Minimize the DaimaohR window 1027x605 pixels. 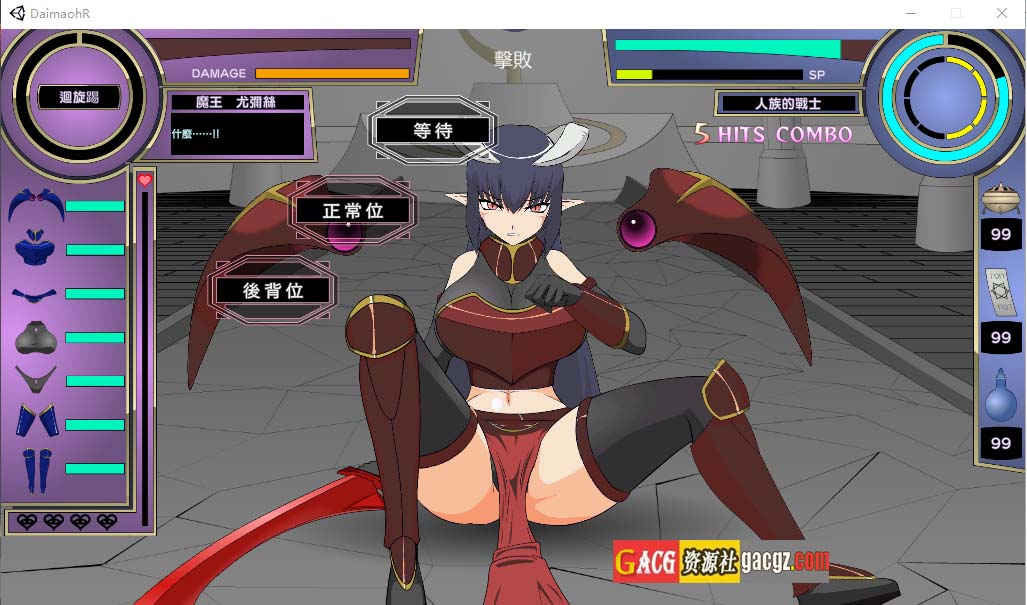(x=910, y=14)
